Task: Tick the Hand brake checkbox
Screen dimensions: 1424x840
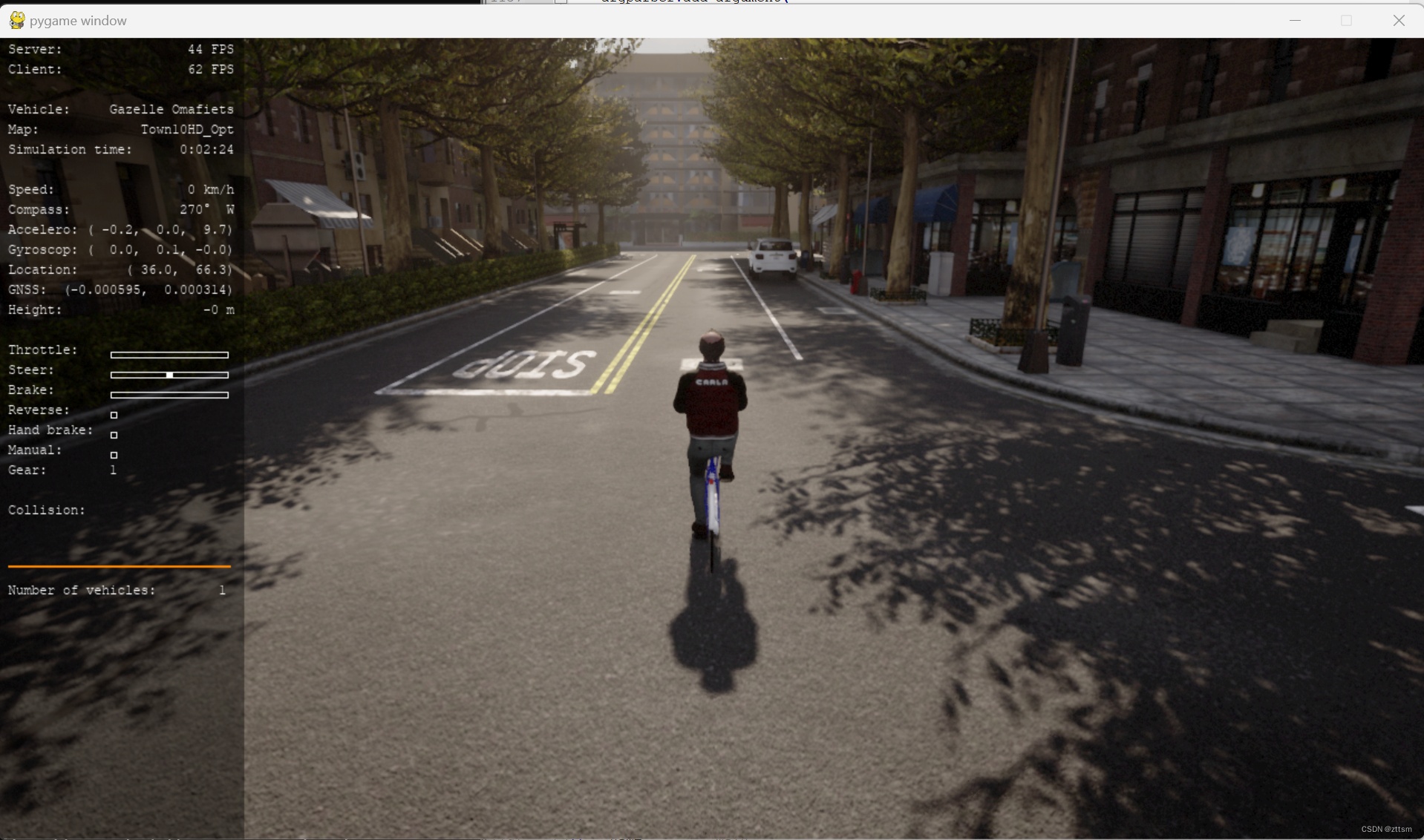Action: point(114,435)
